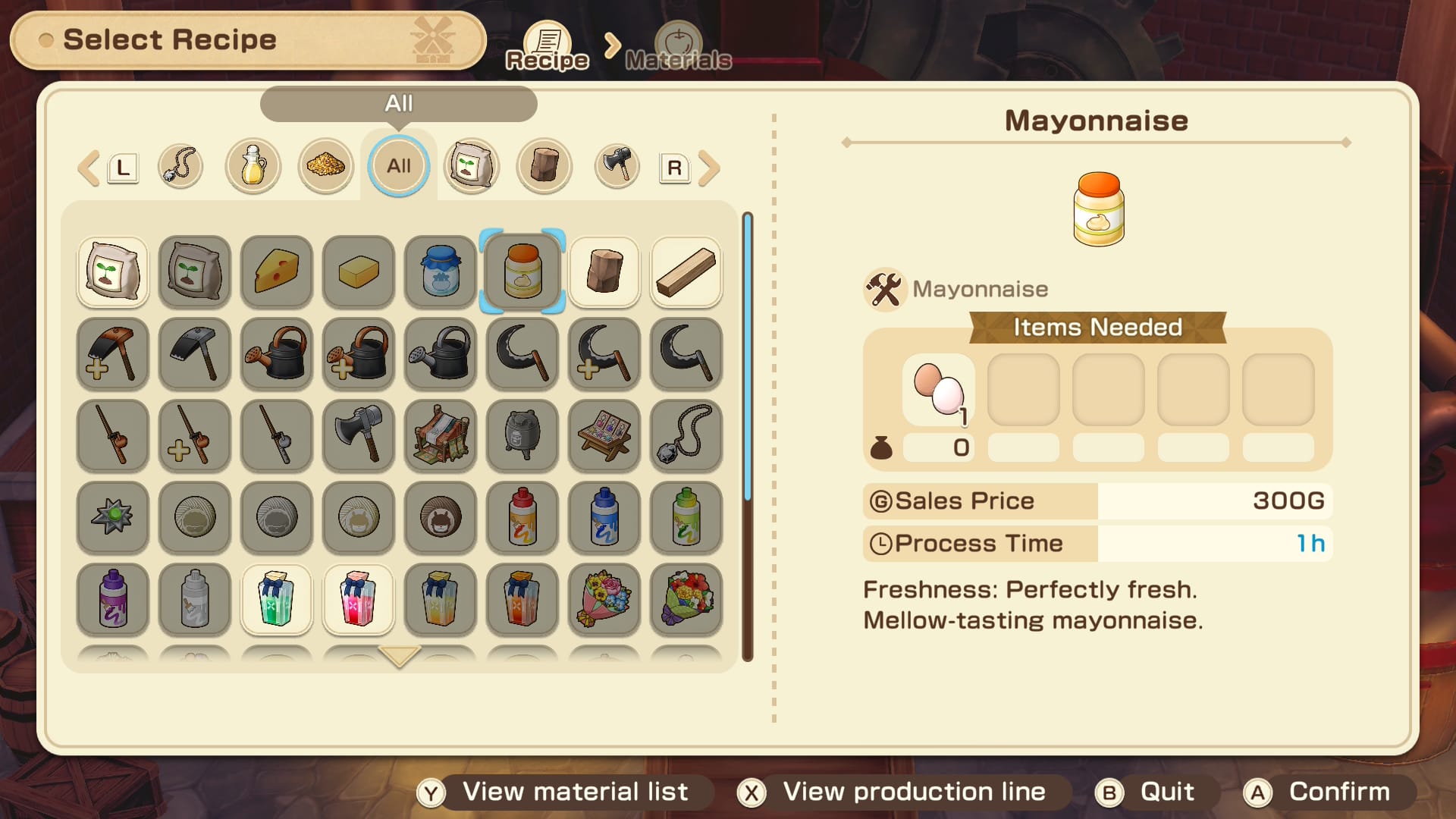Open the axe tools category tab

click(x=617, y=166)
